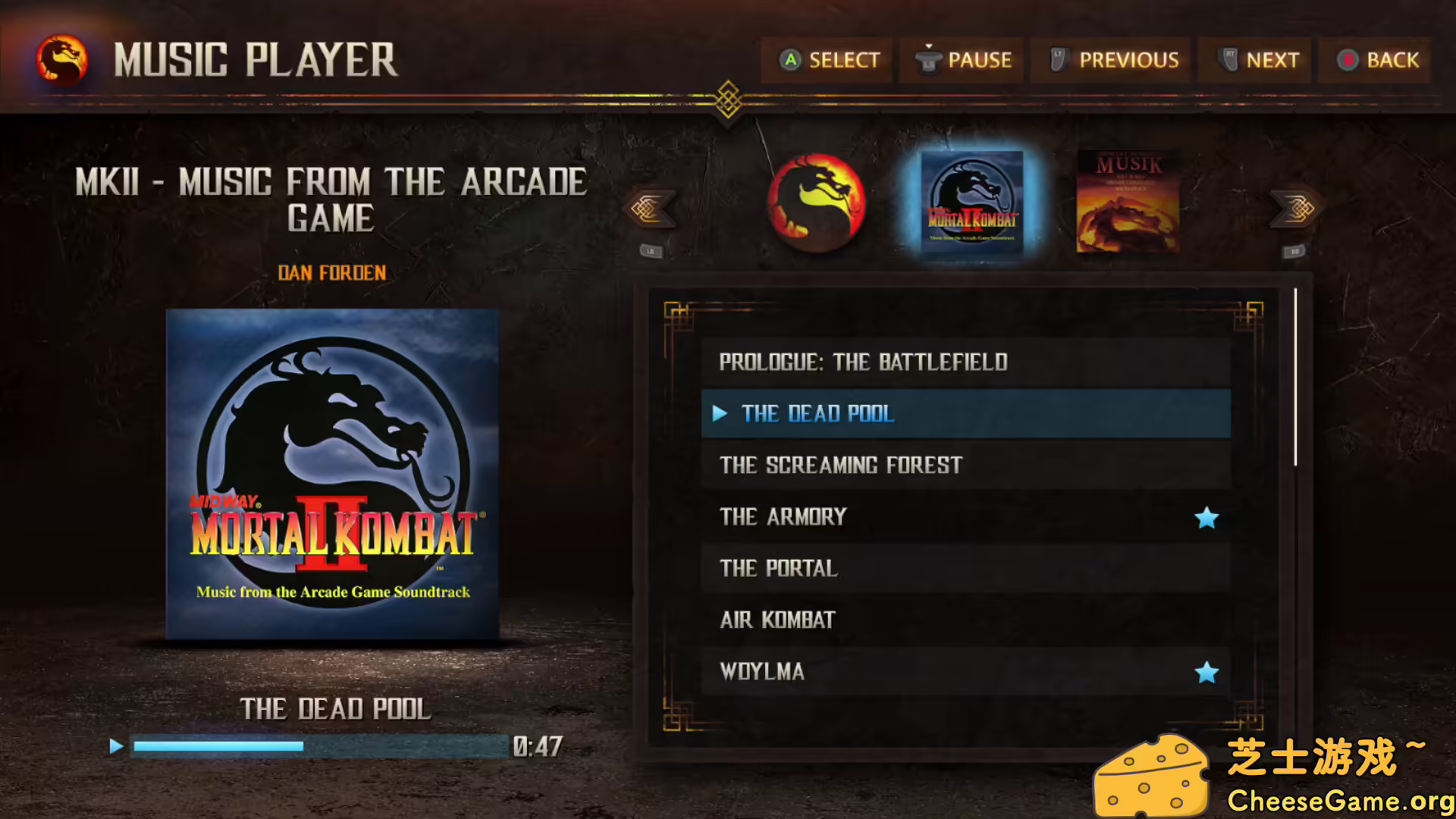This screenshot has height=819, width=1456.
Task: Toggle the favorite star on The Armory
Action: pos(1207,516)
